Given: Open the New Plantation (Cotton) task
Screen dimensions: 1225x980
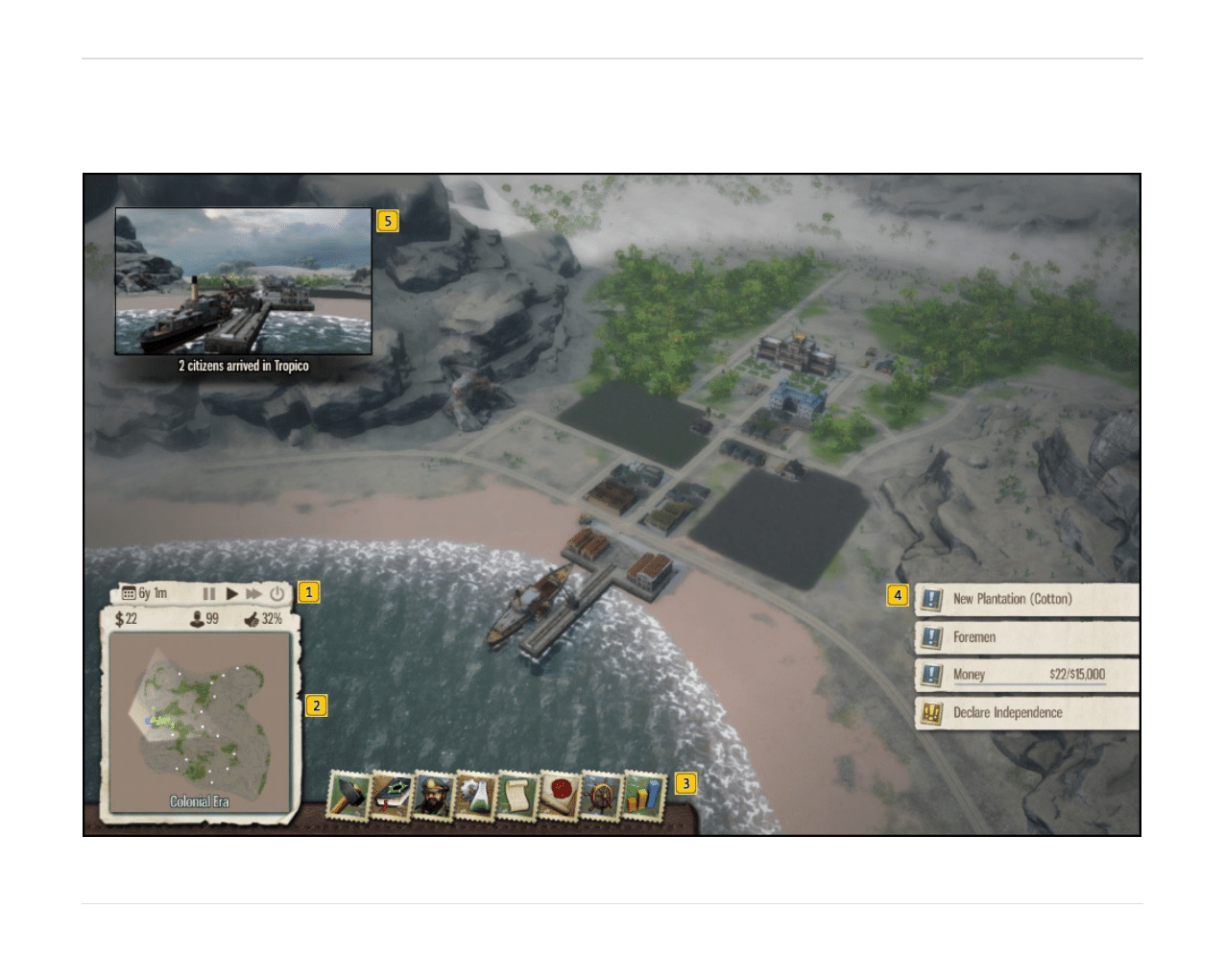Looking at the screenshot, I should tap(1026, 599).
